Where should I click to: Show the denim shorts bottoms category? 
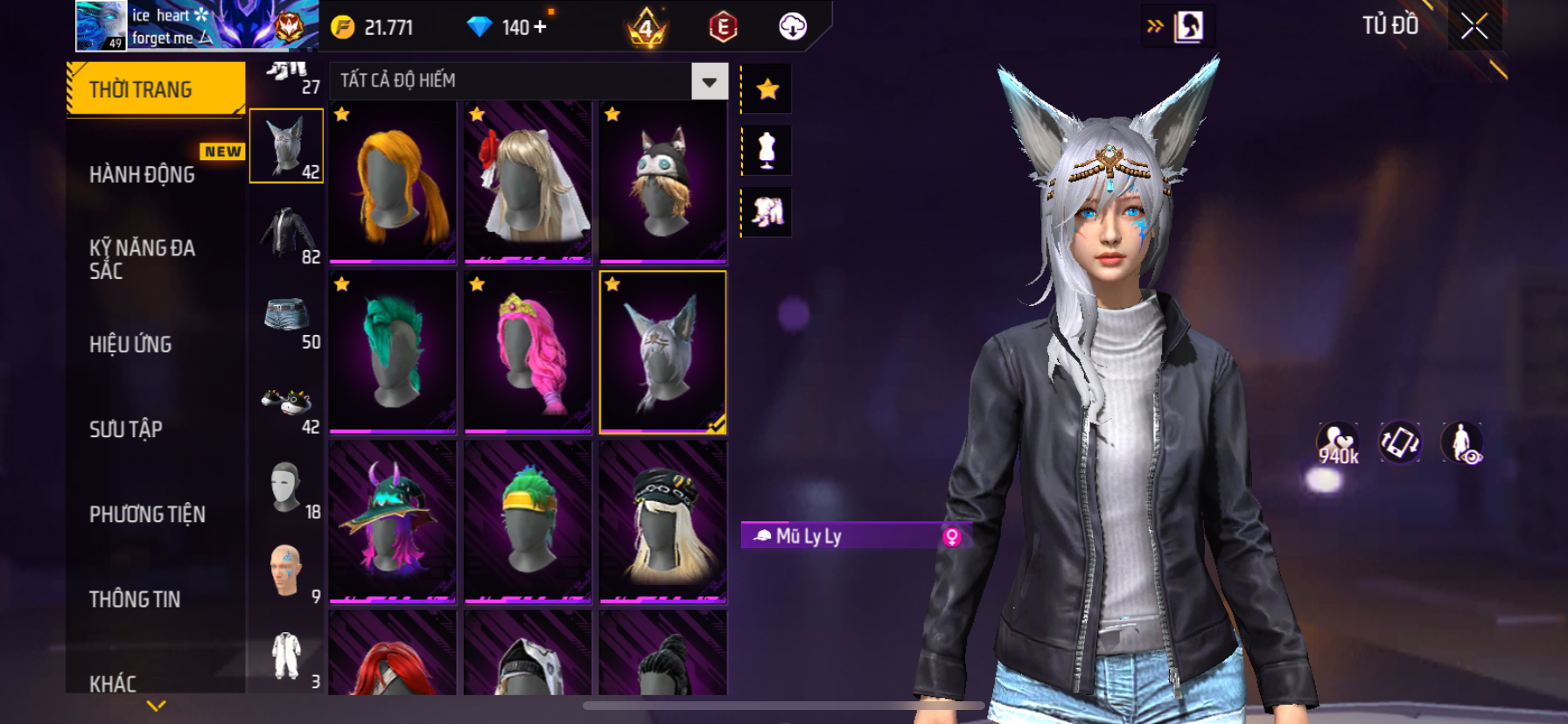point(287,317)
